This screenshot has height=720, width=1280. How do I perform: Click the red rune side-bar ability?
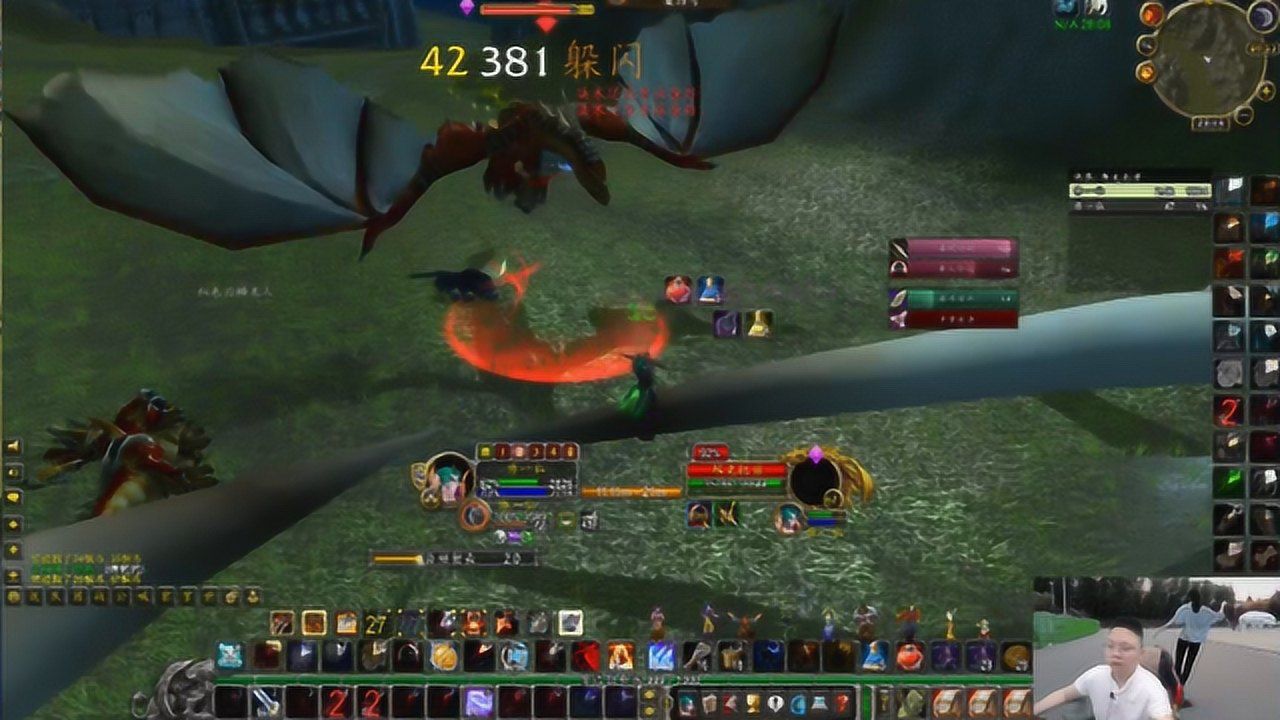pyautogui.click(x=1228, y=410)
